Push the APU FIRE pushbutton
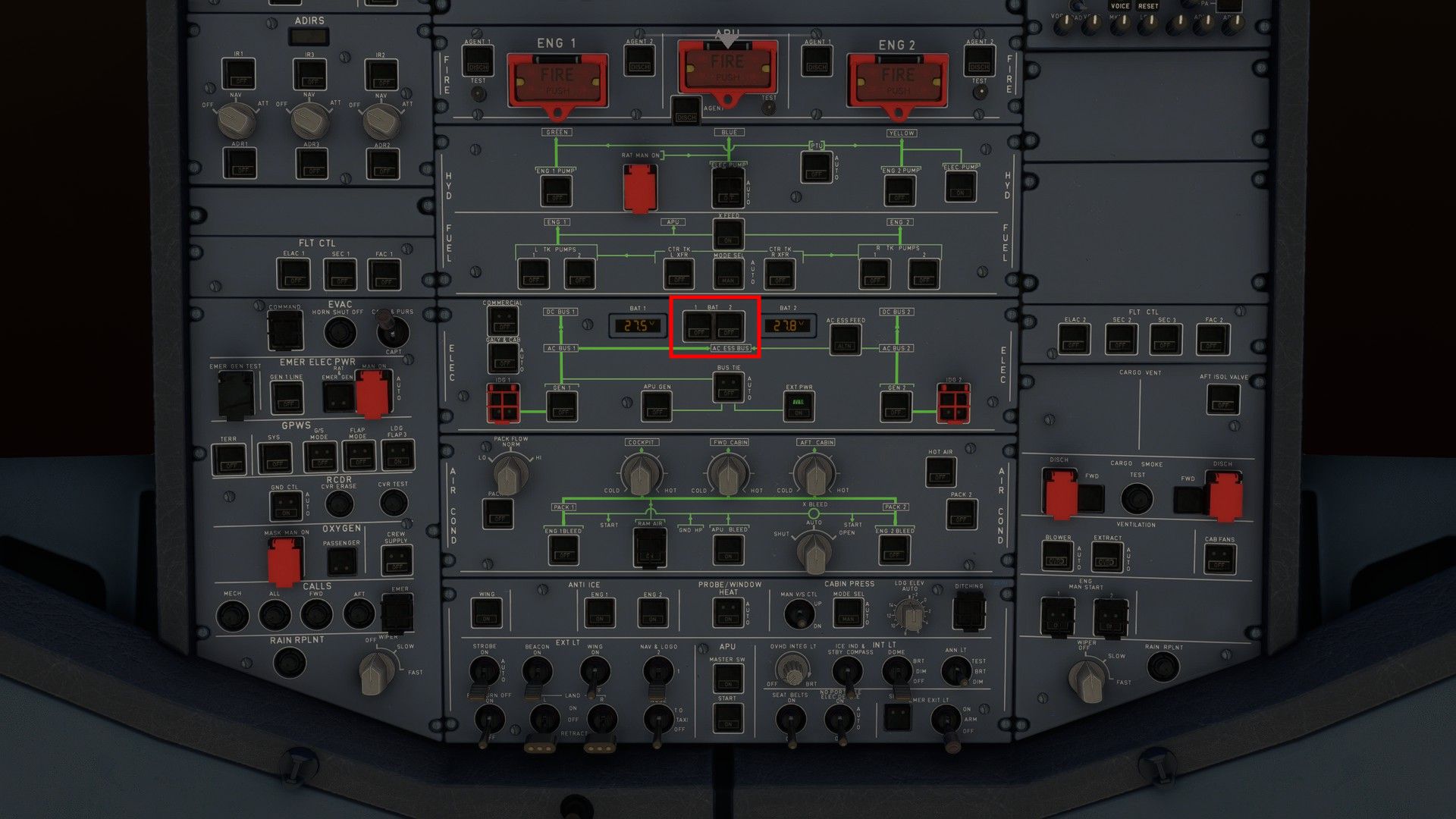This screenshot has width=1456, height=819. point(727,67)
